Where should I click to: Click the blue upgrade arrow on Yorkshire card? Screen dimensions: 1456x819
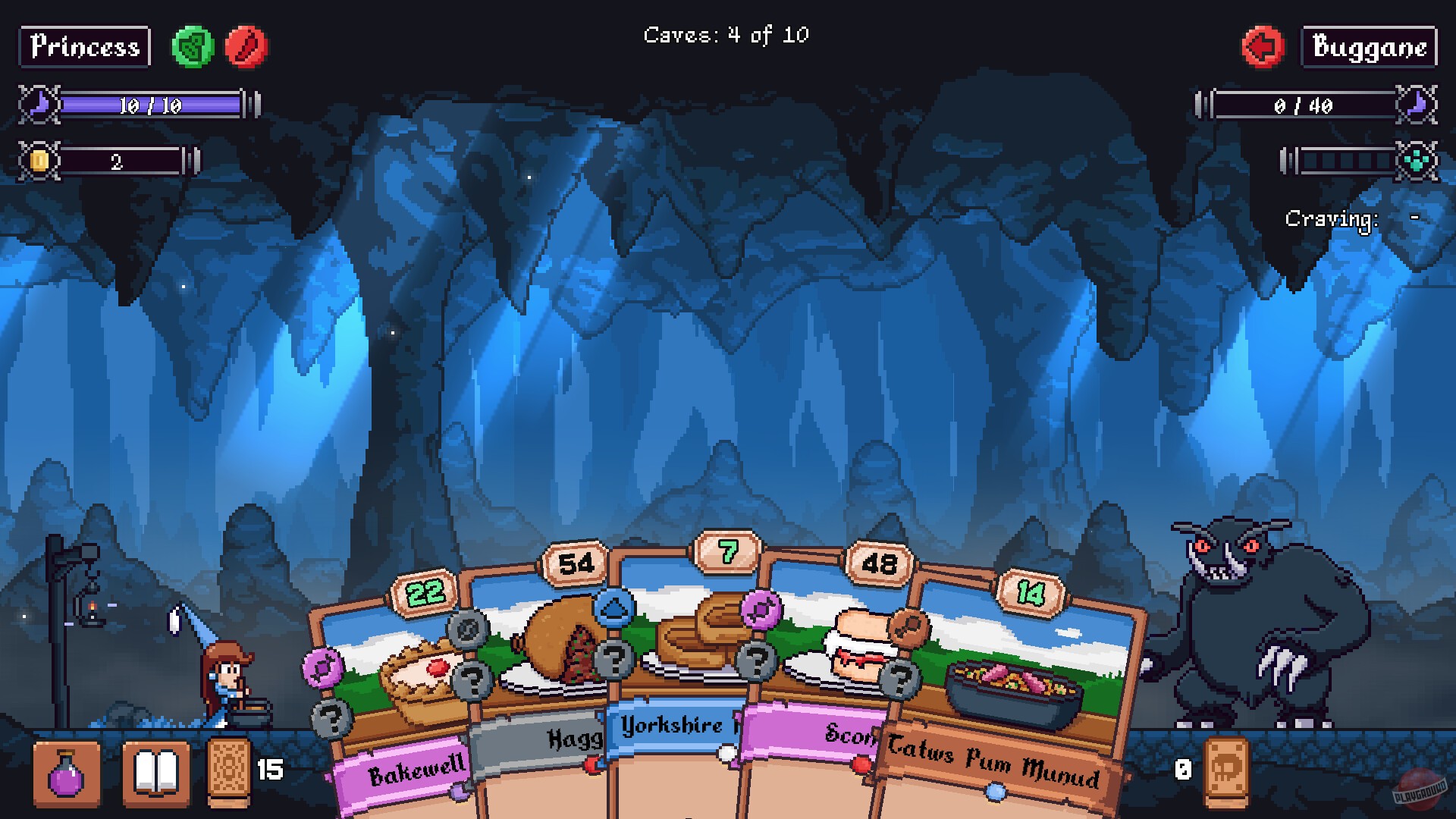pyautogui.click(x=616, y=607)
